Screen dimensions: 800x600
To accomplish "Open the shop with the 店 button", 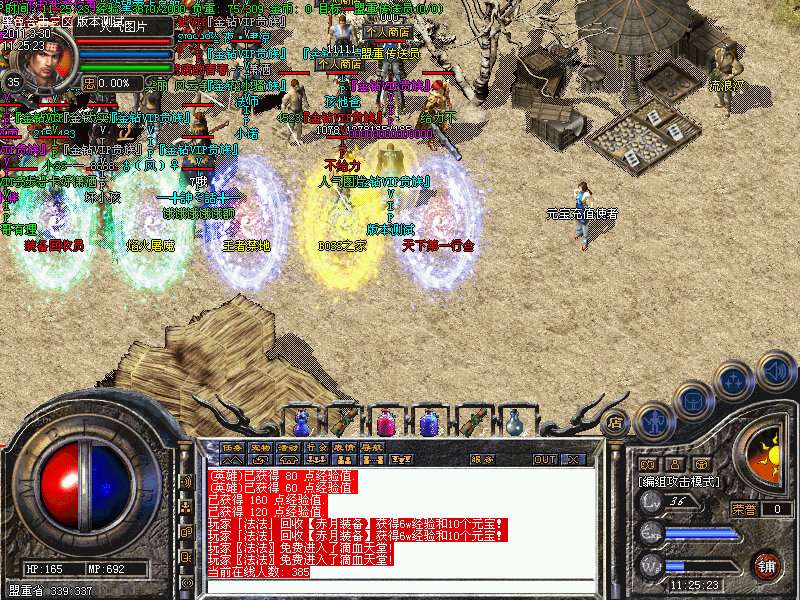I will pyautogui.click(x=614, y=423).
